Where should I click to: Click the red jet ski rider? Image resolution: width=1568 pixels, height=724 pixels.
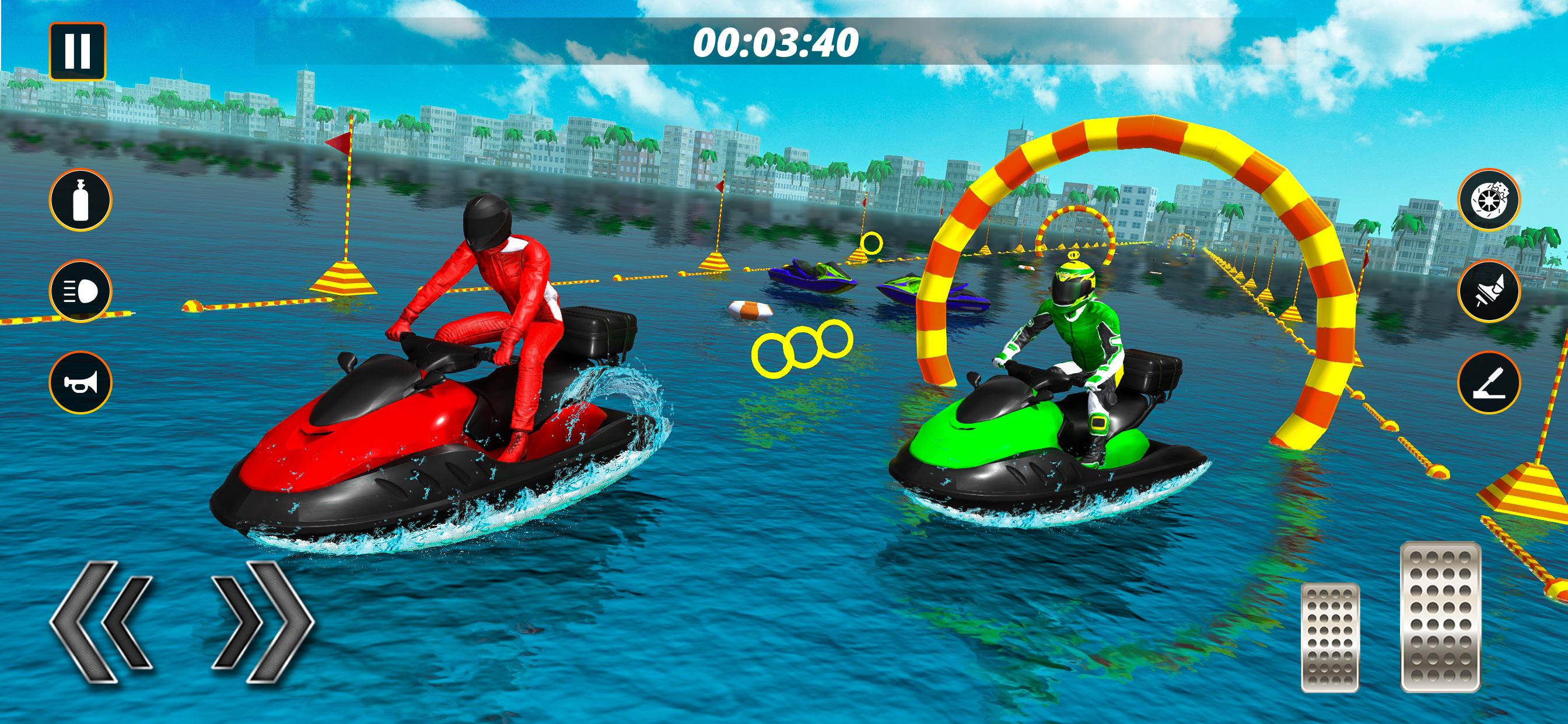(493, 304)
